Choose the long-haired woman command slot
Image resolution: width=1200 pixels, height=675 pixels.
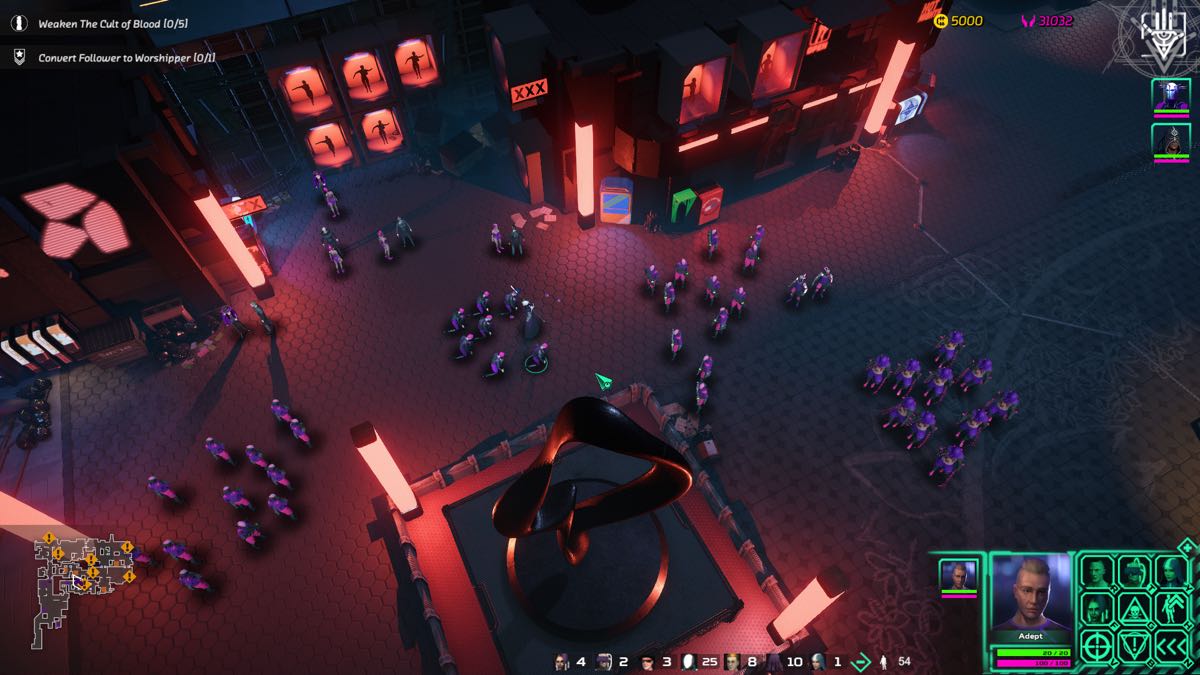pyautogui.click(x=1170, y=572)
